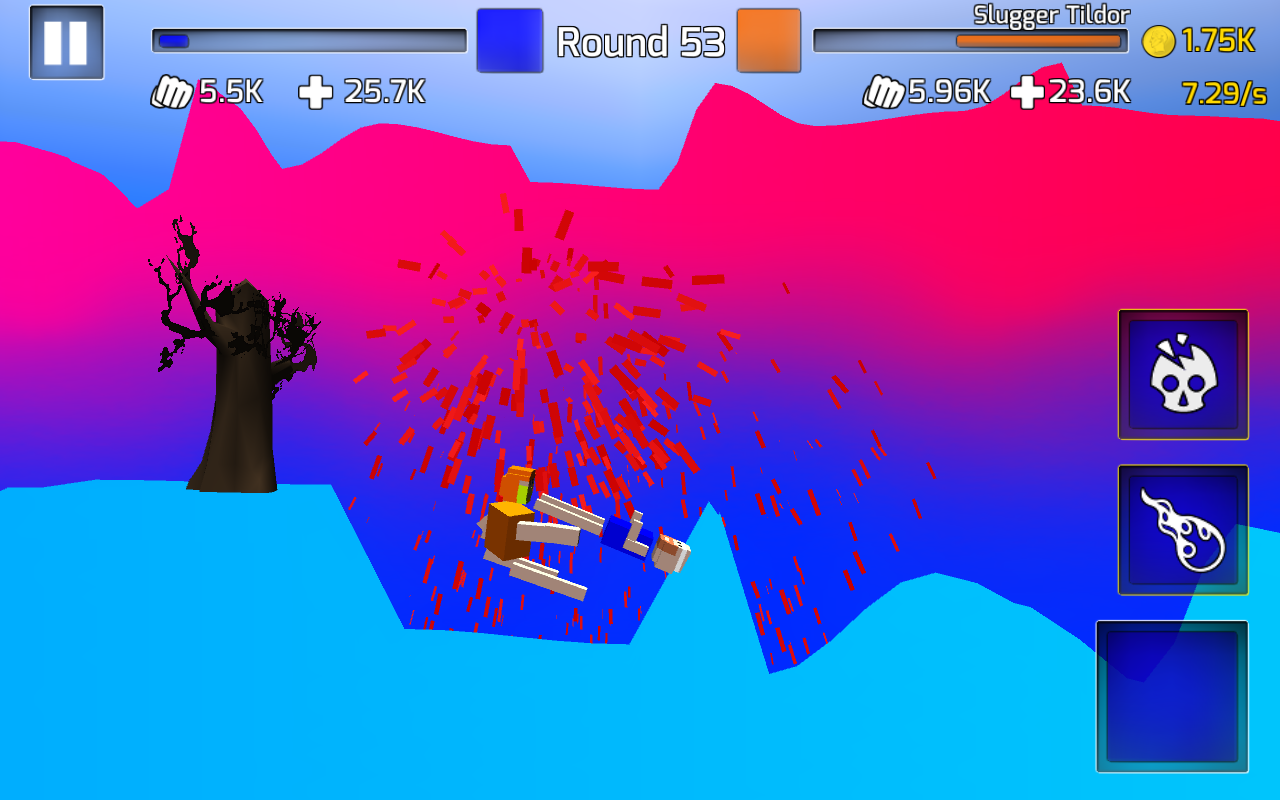Select the orange fighter's portrait square
Image resolution: width=1280 pixels, height=800 pixels.
pyautogui.click(x=768, y=41)
